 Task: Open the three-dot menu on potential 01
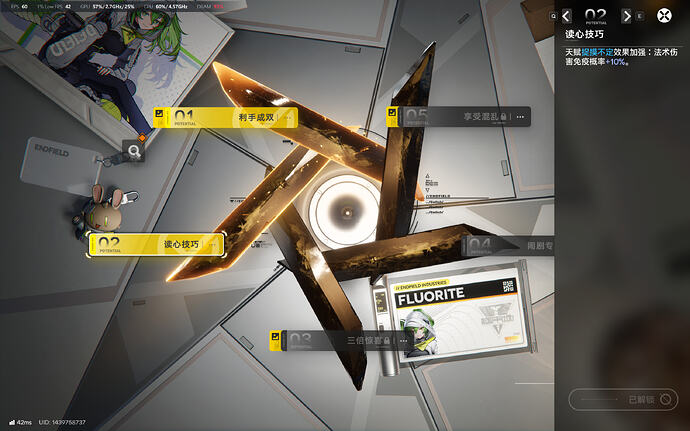(x=289, y=118)
